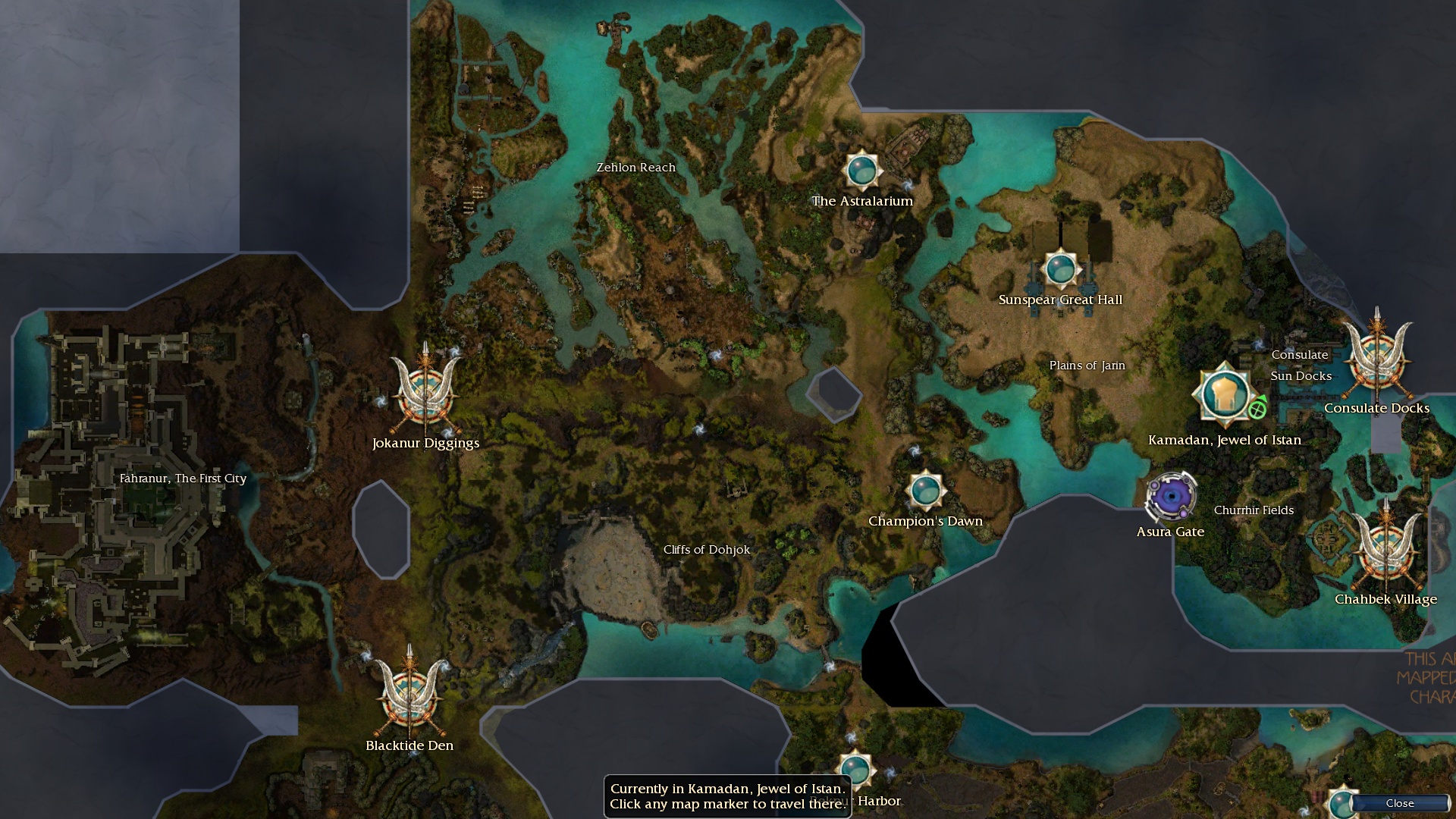Select the Harbor outpost marker
Screen dimensions: 1456x819
coord(855,768)
